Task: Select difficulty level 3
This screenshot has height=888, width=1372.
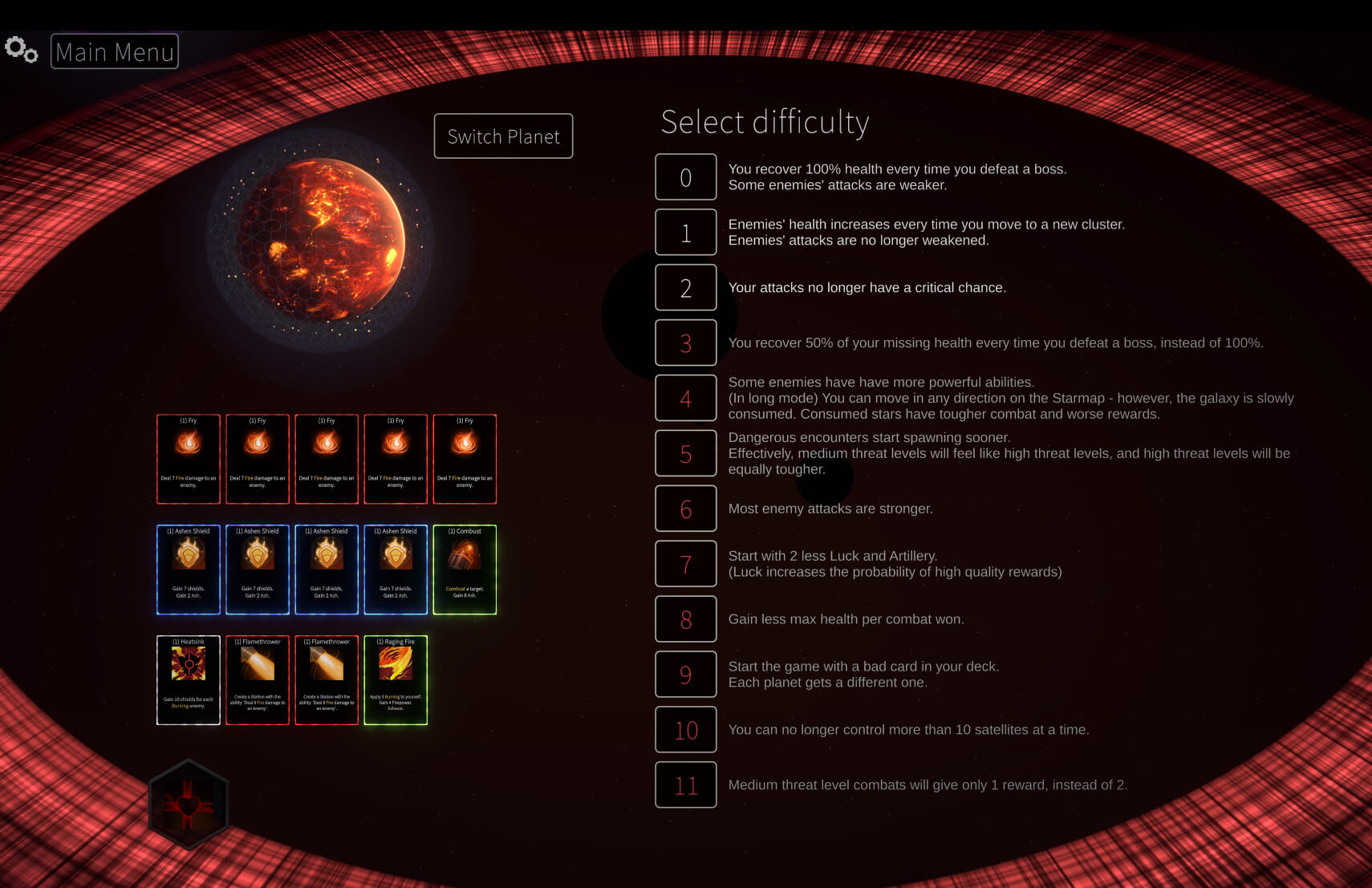Action: [x=685, y=343]
